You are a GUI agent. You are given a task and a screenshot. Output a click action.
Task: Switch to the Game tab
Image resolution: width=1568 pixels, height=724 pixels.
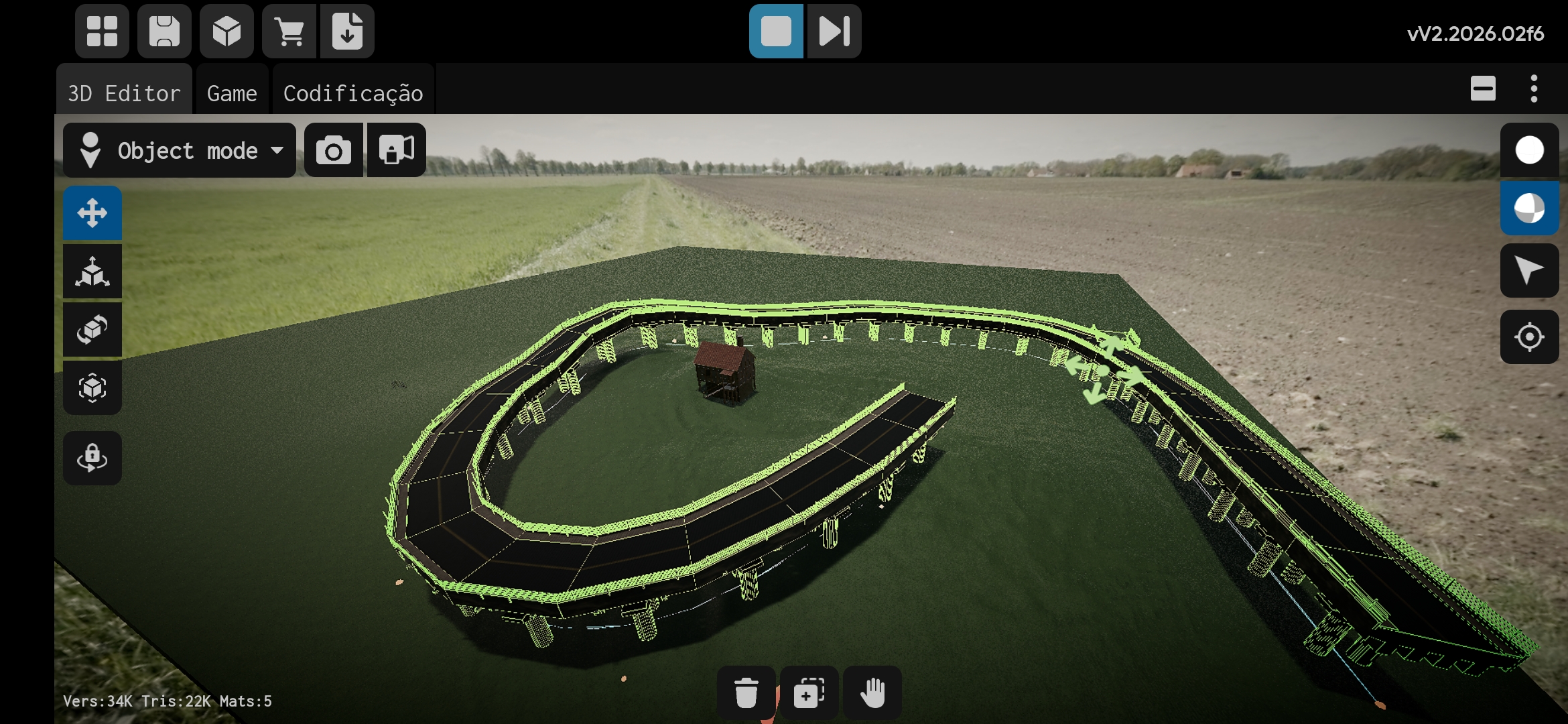pos(232,93)
